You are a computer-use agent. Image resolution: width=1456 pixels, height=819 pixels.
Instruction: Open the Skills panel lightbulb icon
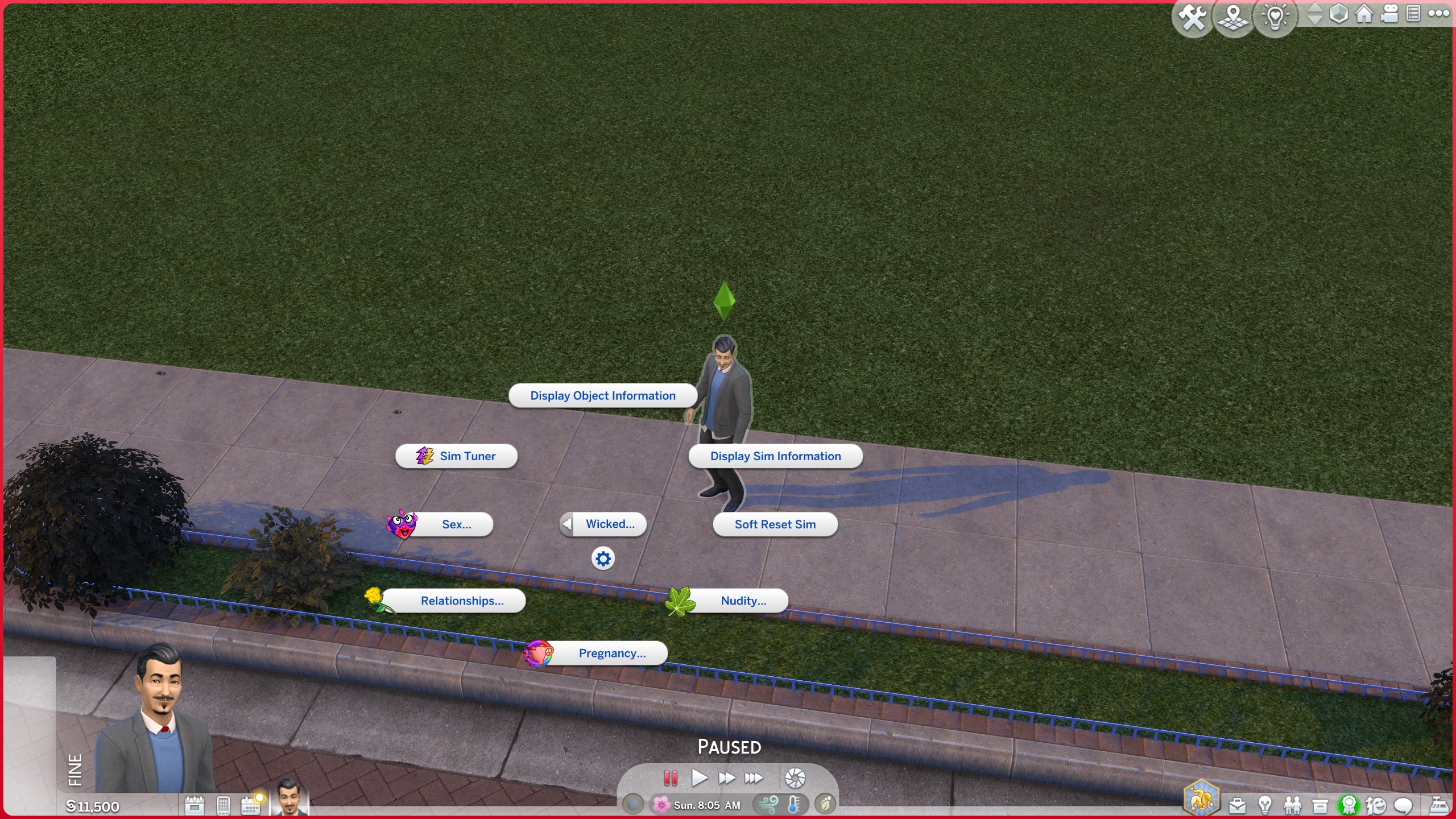point(1265,805)
